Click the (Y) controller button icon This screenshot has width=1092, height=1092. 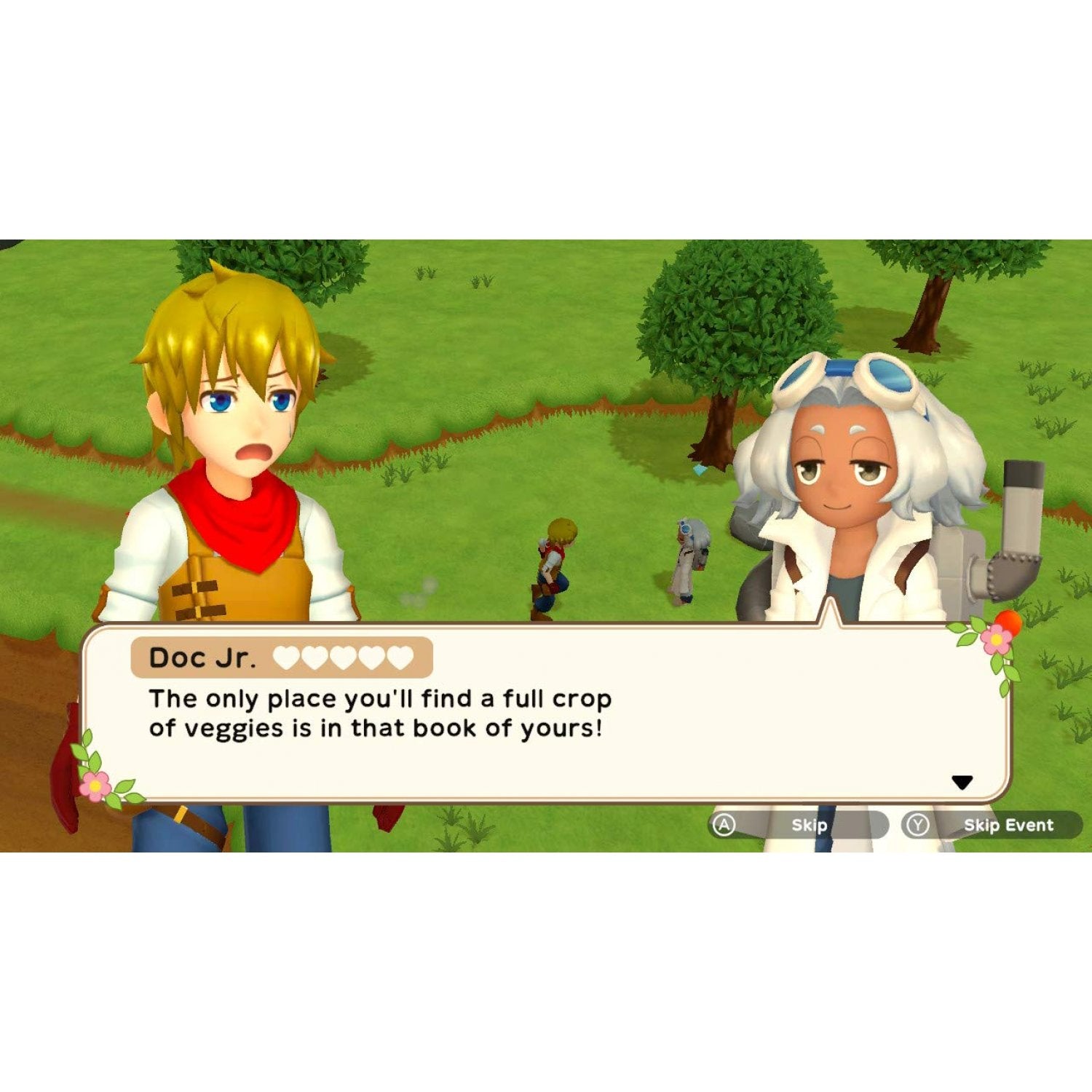point(917,825)
